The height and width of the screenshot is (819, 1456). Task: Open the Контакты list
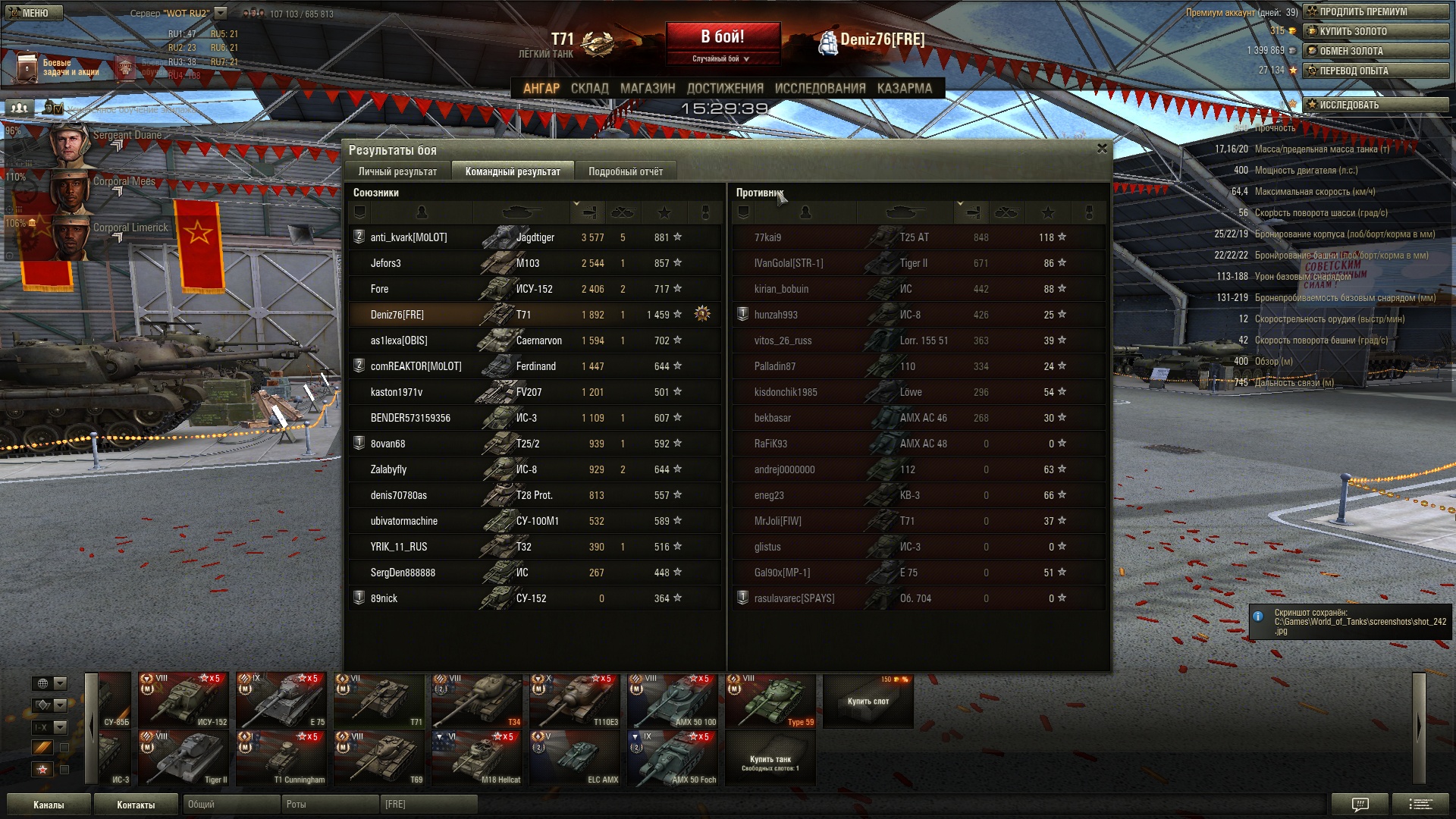pyautogui.click(x=136, y=805)
